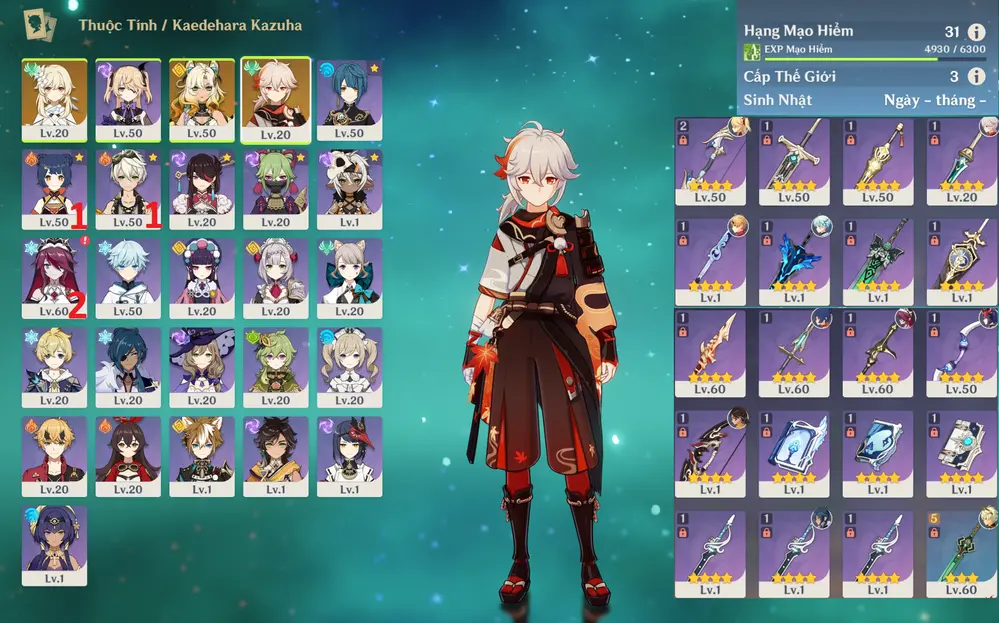Image resolution: width=999 pixels, height=623 pixels.
Task: Pick Kujou Sara's character card
Action: coord(349,456)
